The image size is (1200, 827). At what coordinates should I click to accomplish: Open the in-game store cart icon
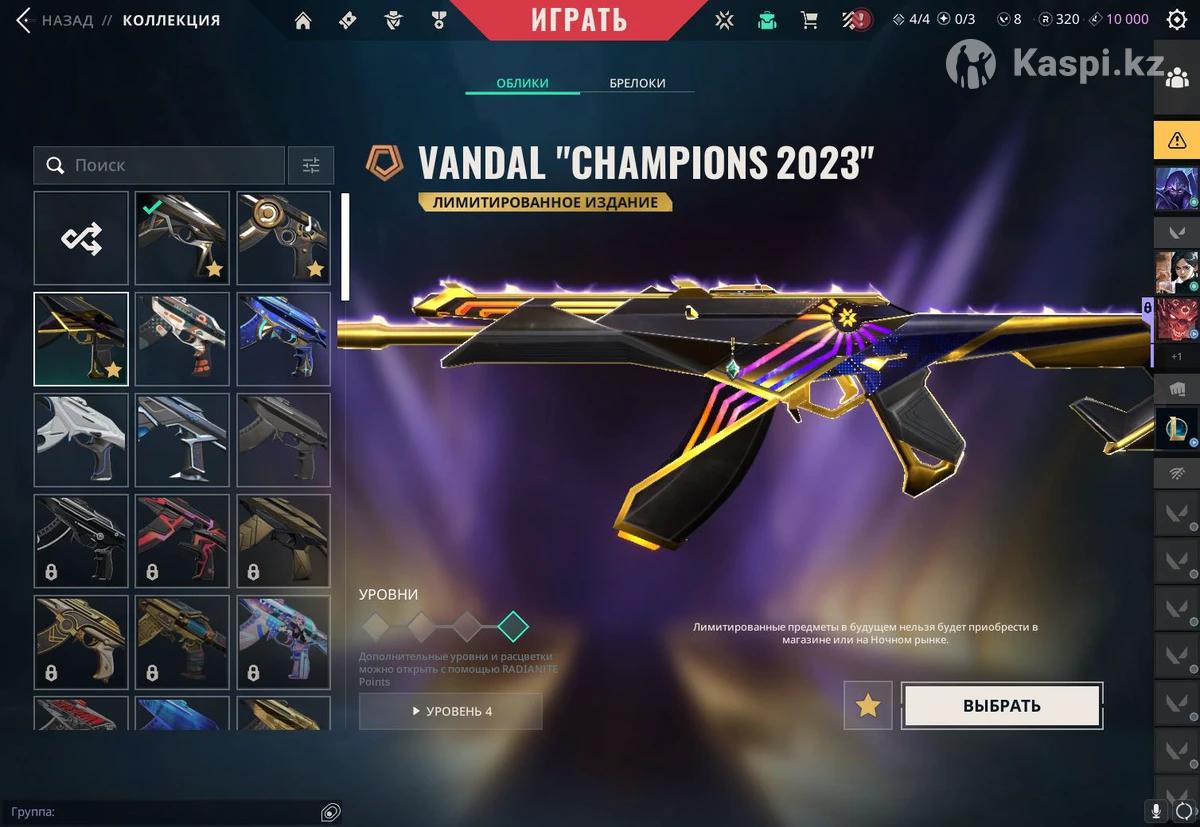(x=809, y=20)
